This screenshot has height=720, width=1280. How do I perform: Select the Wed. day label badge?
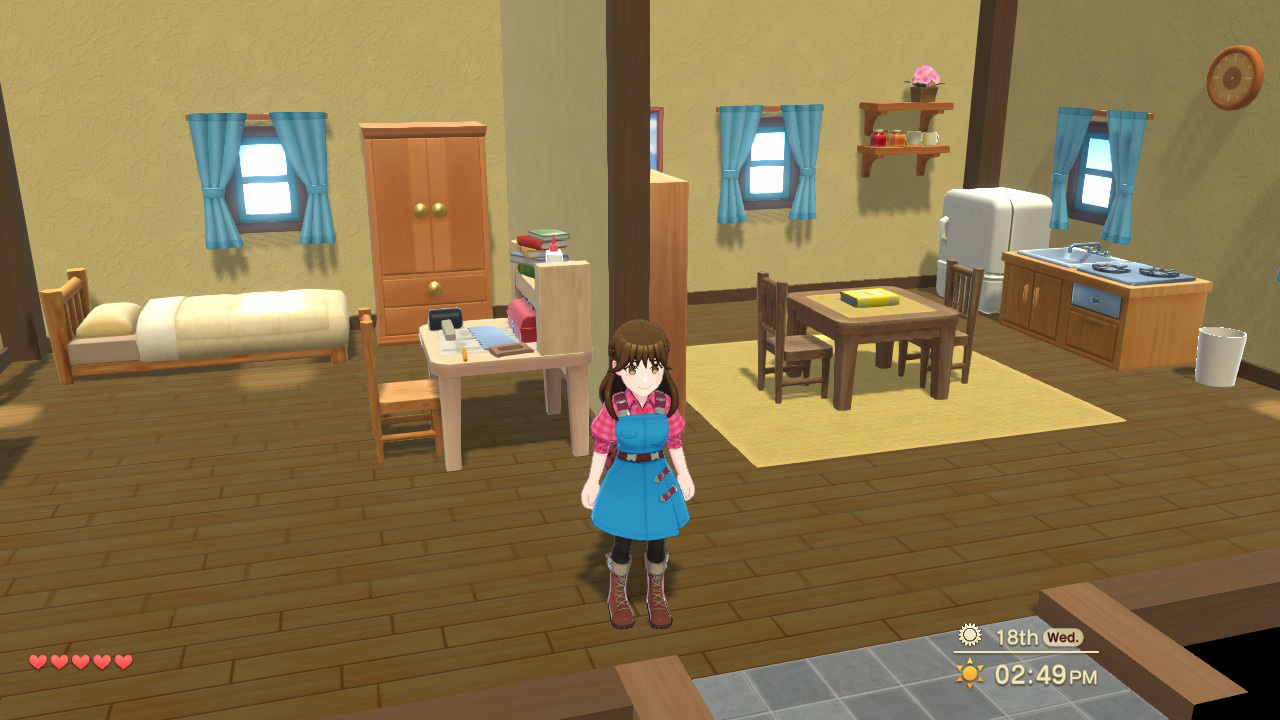click(x=1063, y=637)
